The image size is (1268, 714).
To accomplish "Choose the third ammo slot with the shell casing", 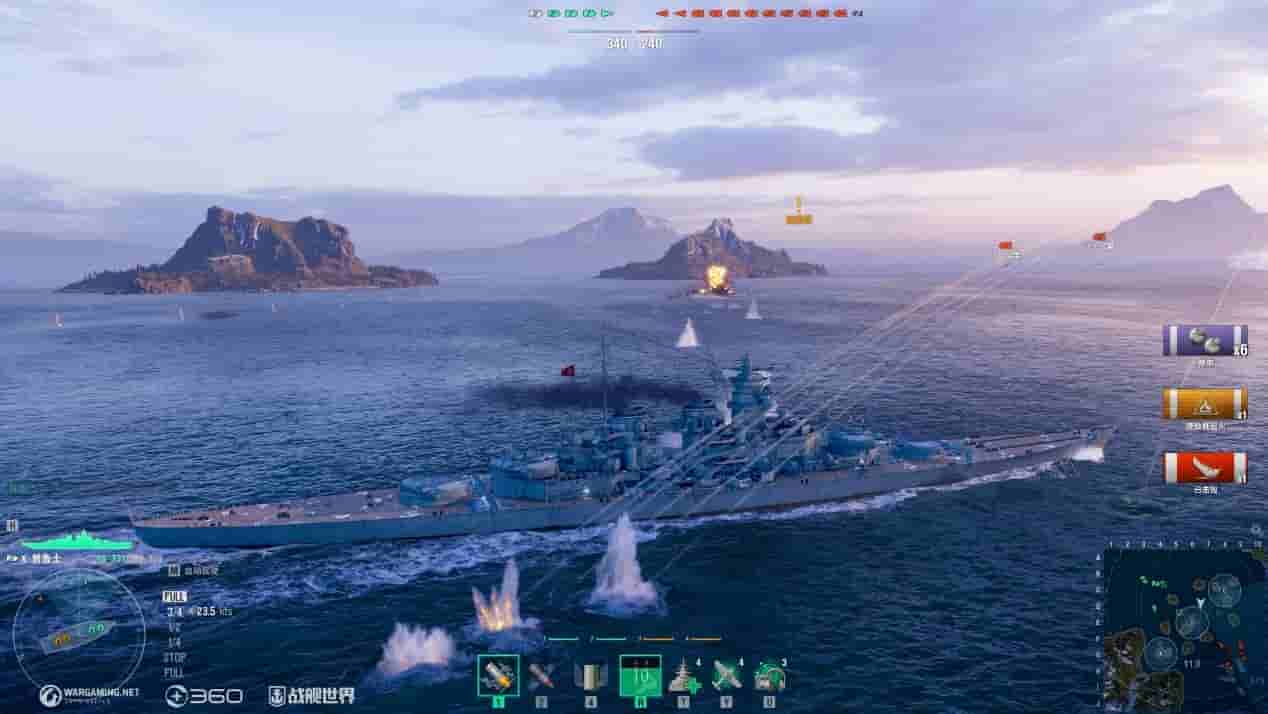I will pos(590,676).
